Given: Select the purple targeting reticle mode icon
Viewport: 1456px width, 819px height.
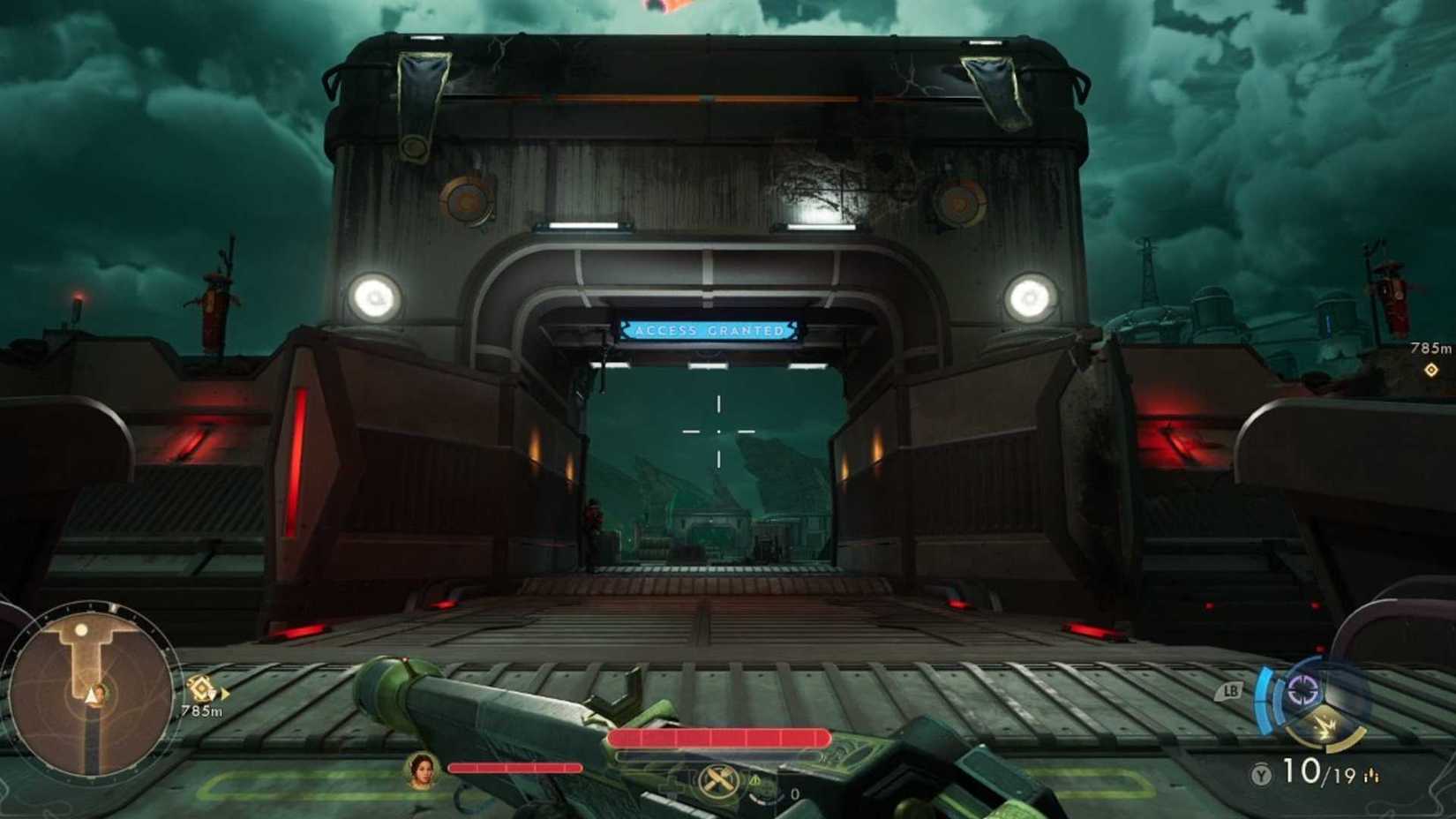Looking at the screenshot, I should pyautogui.click(x=1301, y=688).
